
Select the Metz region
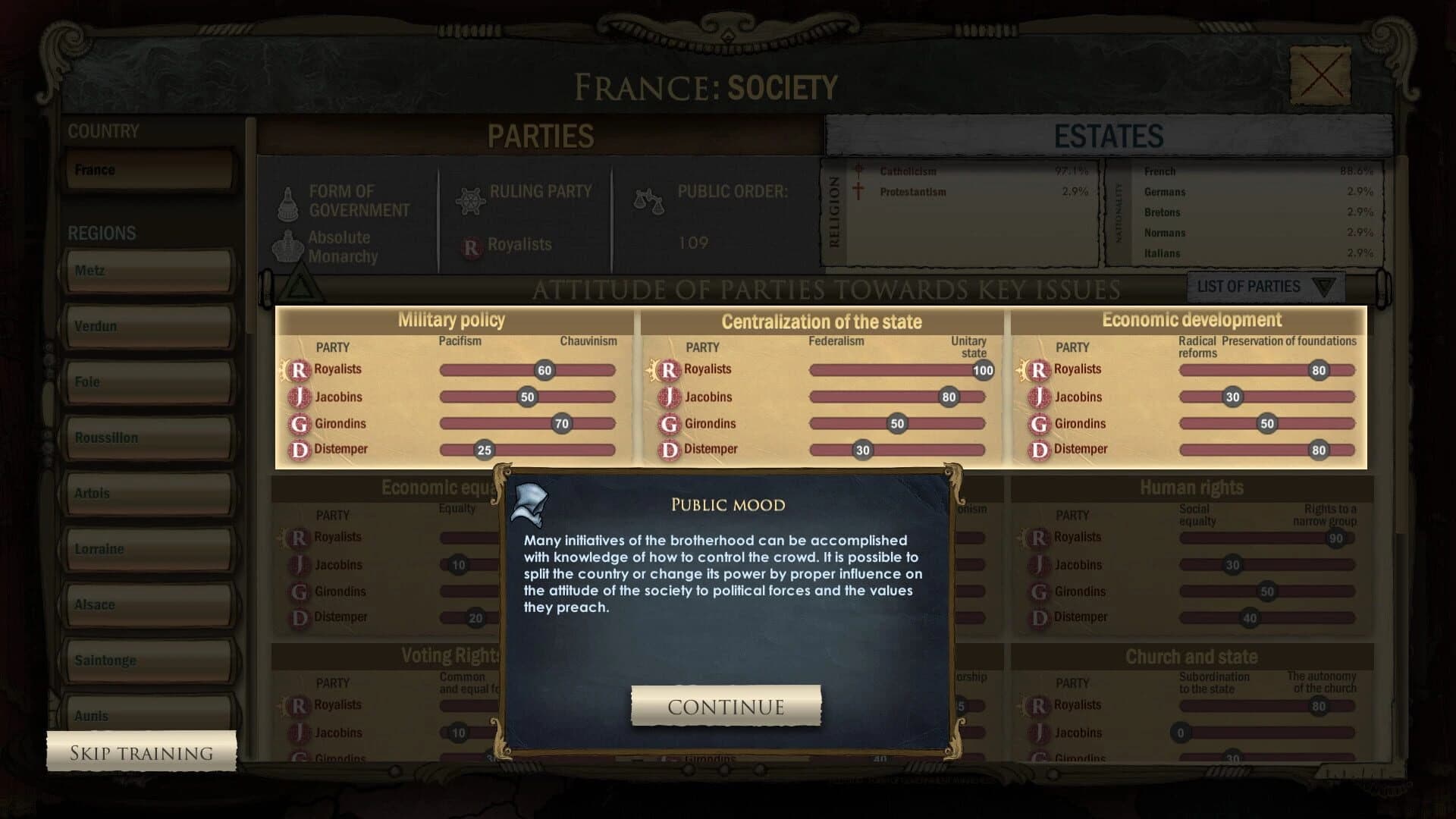(149, 271)
